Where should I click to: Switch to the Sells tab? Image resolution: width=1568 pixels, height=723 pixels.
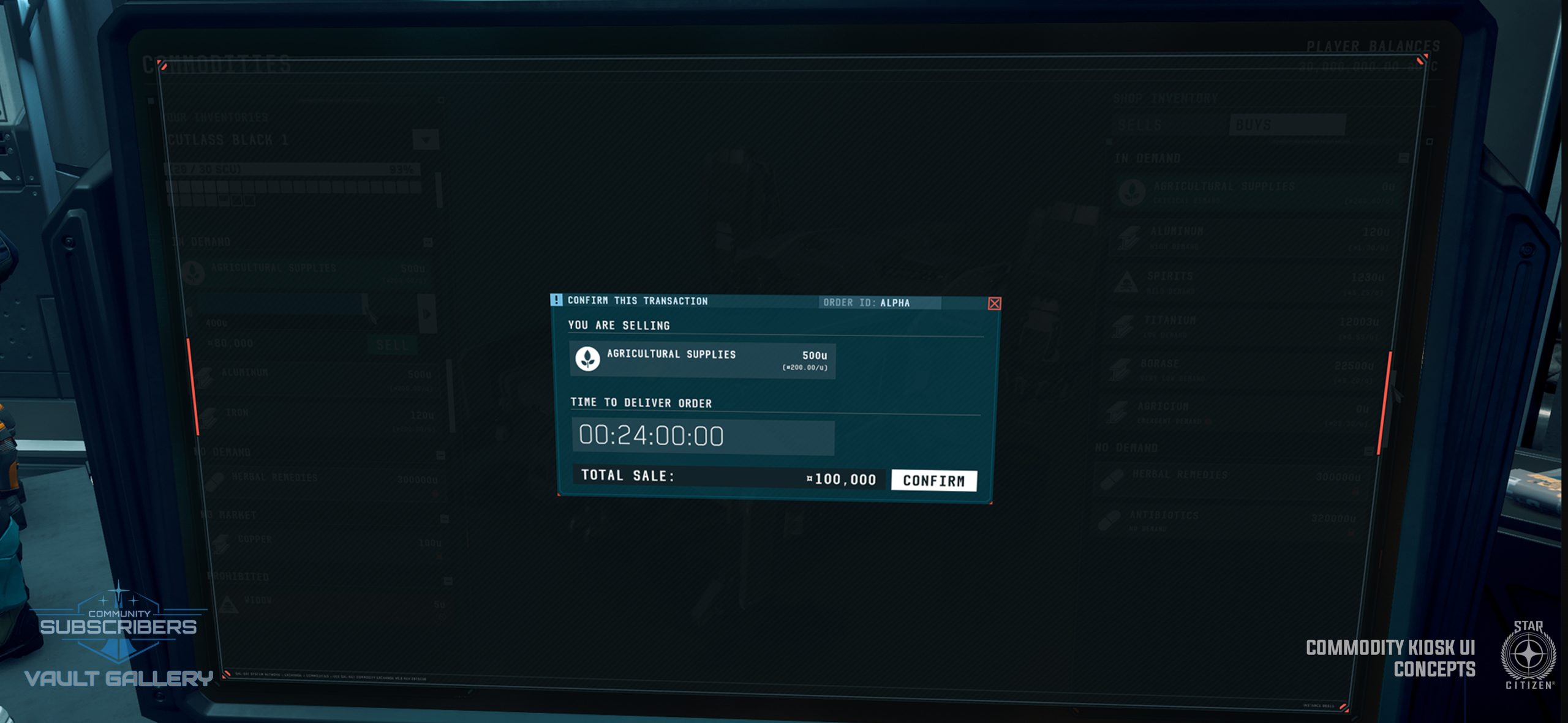point(1140,125)
